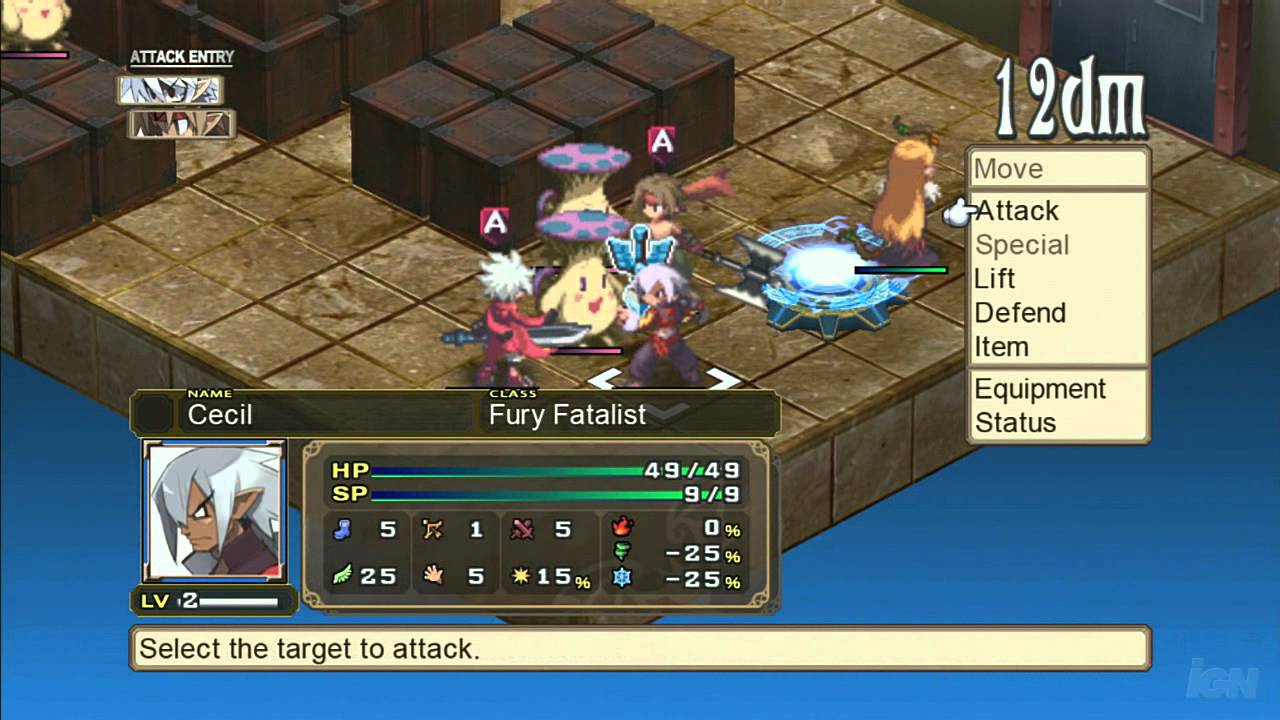Choose the Attack command
The width and height of the screenshot is (1280, 720).
tap(1017, 211)
